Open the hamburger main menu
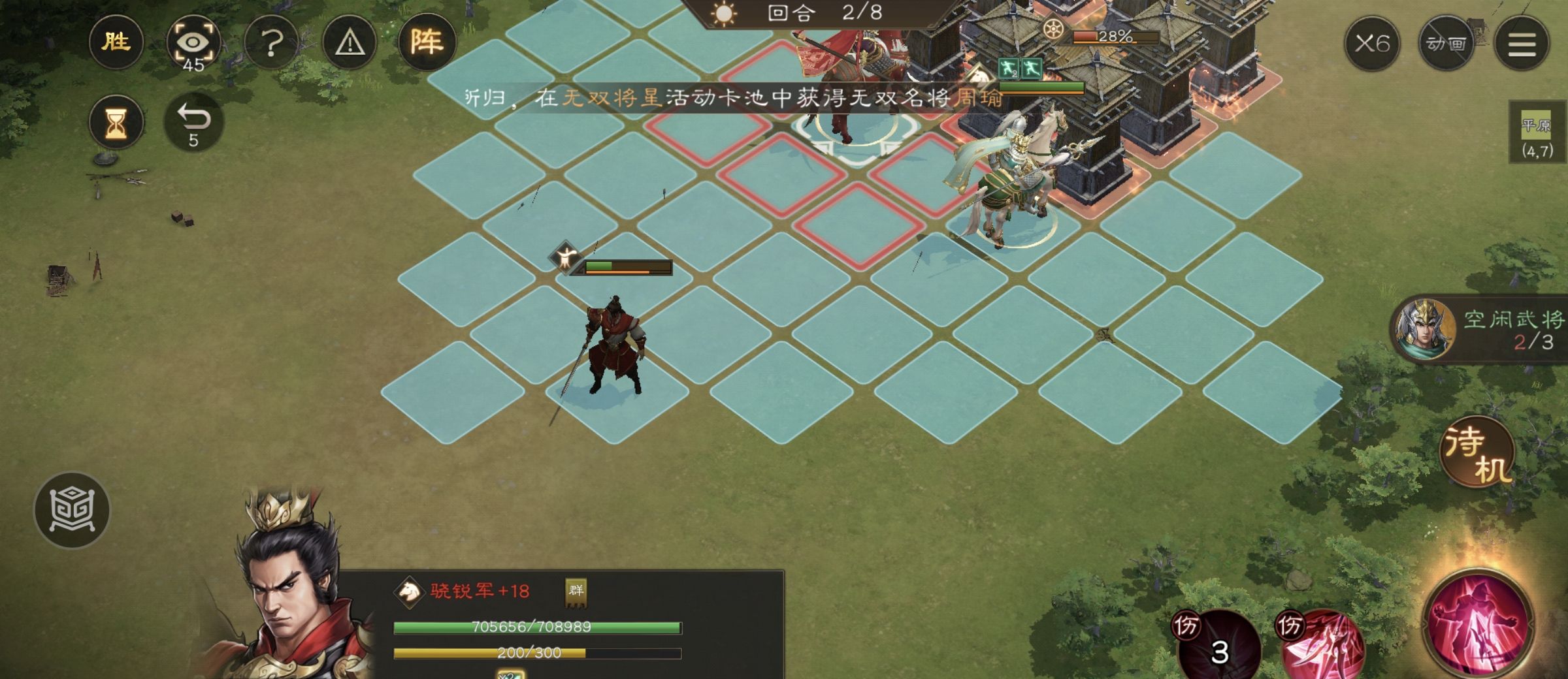1568x679 pixels. [x=1522, y=44]
